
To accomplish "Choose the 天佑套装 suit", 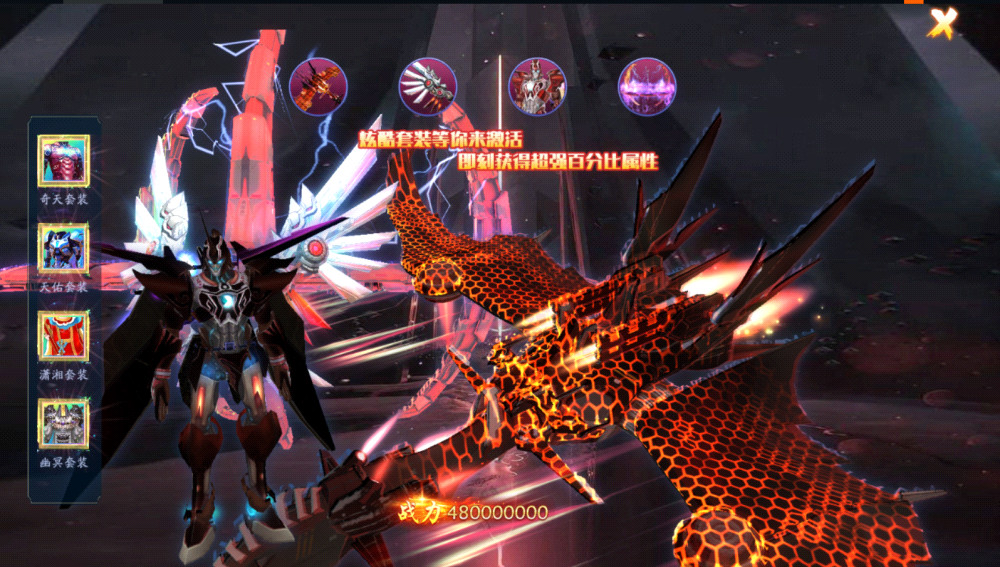I will click(x=64, y=249).
